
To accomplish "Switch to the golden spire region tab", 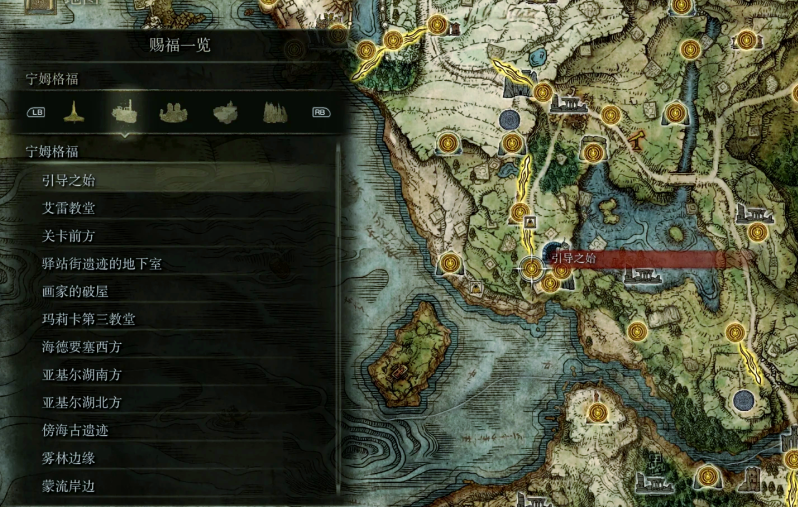I will click(72, 111).
